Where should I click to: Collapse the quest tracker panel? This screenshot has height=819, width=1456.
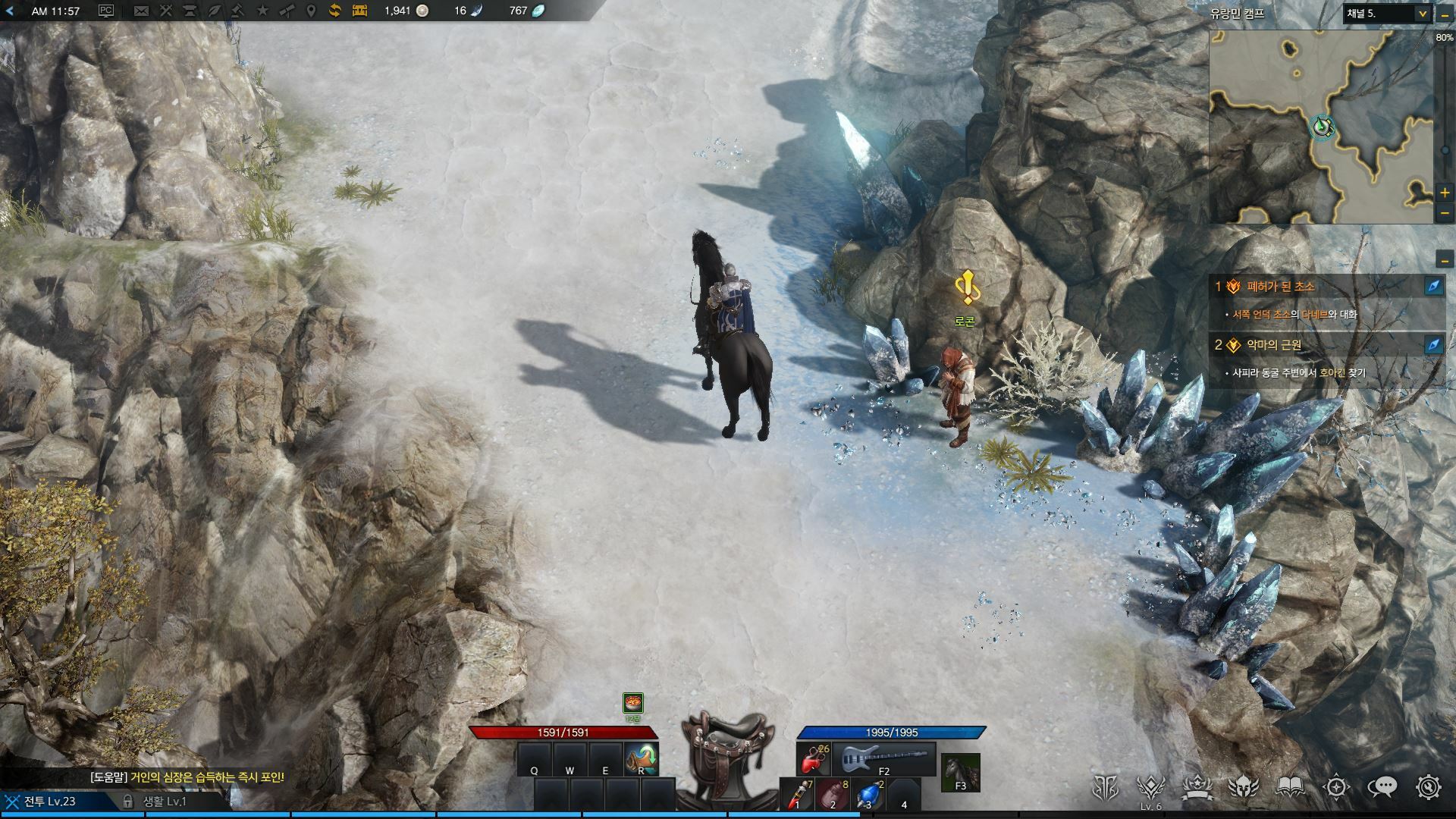(1445, 260)
